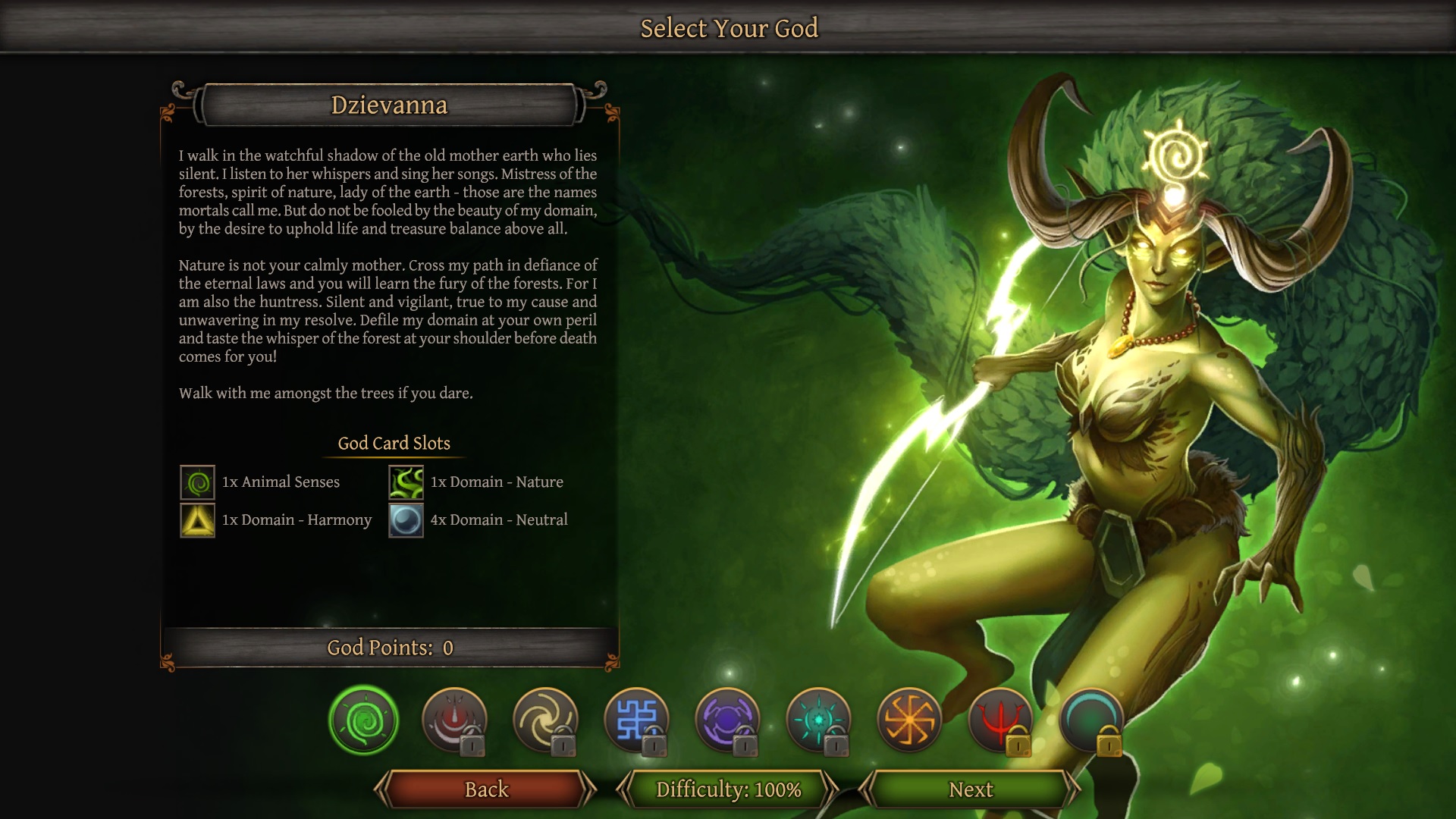
Task: Choose the red trident god emblem
Action: point(1000,720)
